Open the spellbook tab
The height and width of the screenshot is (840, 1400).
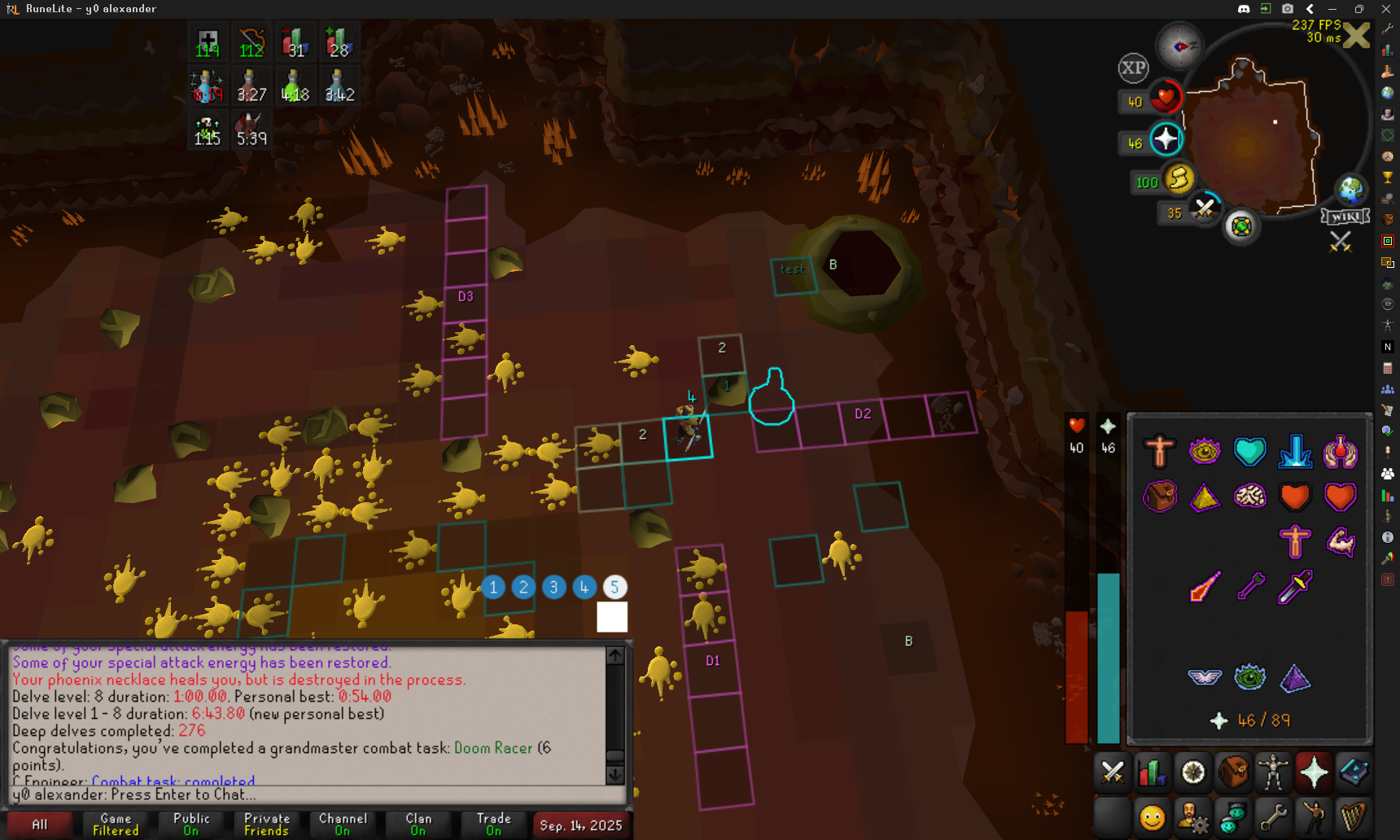[1354, 772]
